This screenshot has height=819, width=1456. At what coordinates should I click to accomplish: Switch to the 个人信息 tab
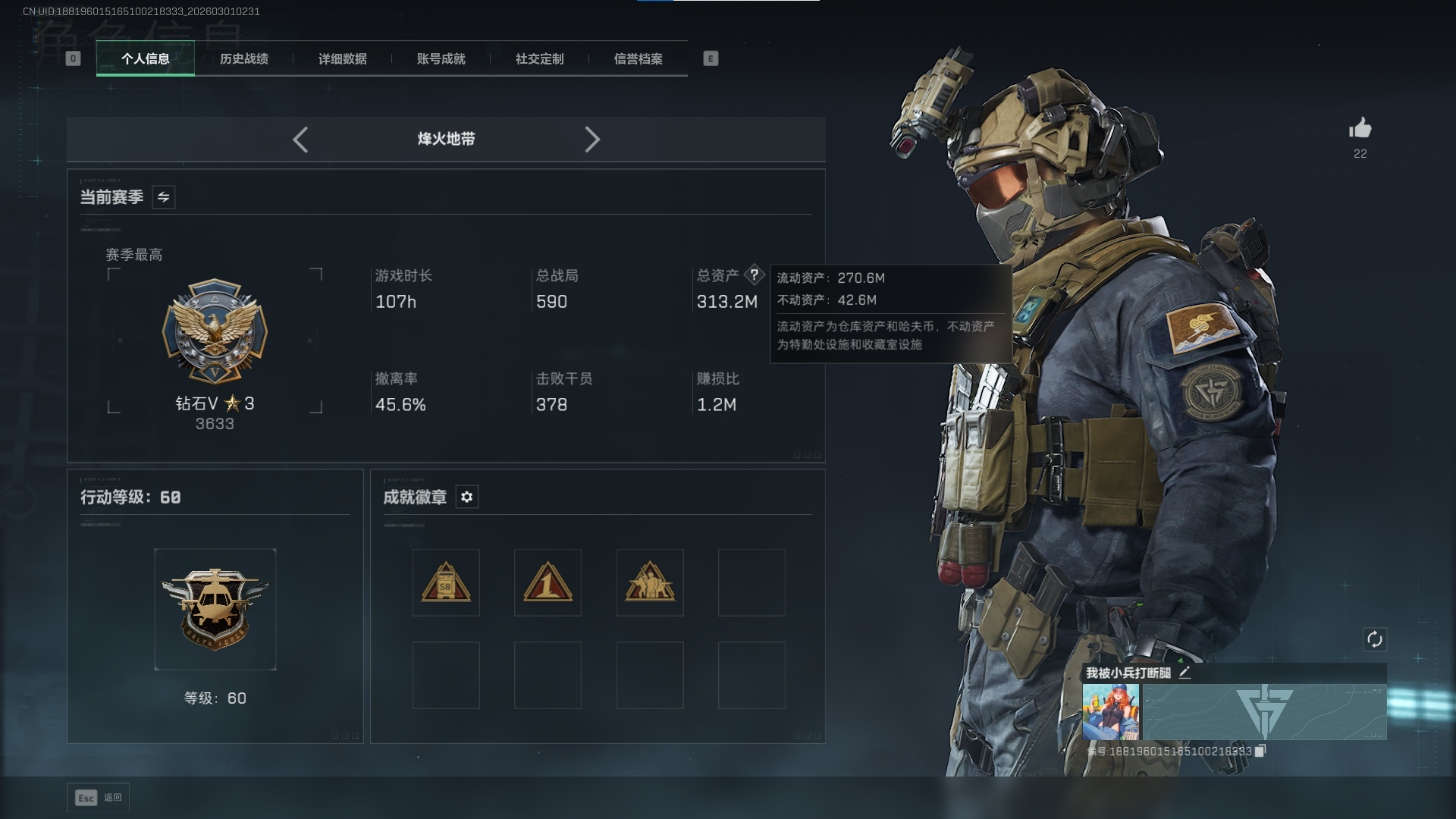click(146, 58)
